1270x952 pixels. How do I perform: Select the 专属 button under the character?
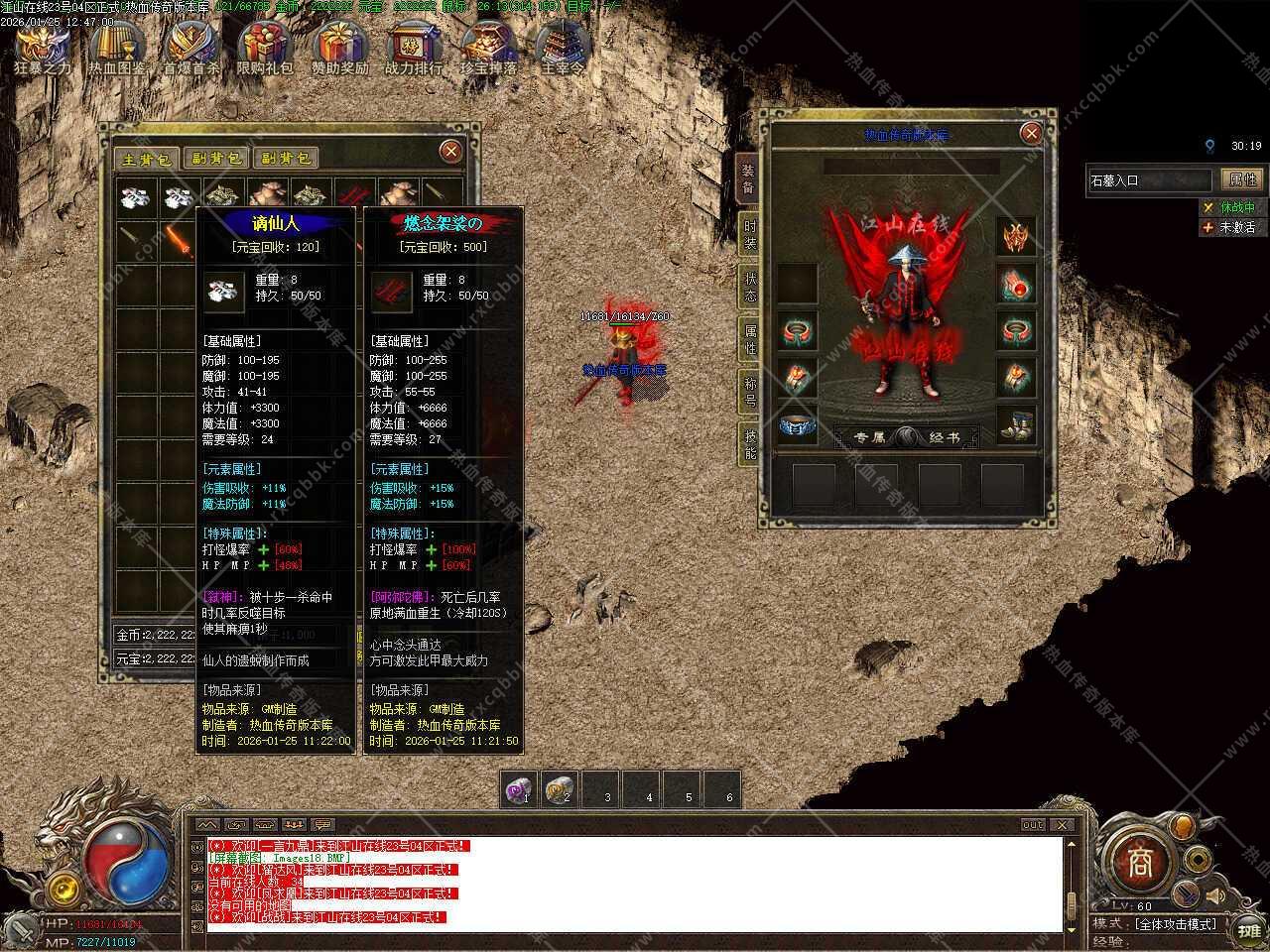coord(868,437)
